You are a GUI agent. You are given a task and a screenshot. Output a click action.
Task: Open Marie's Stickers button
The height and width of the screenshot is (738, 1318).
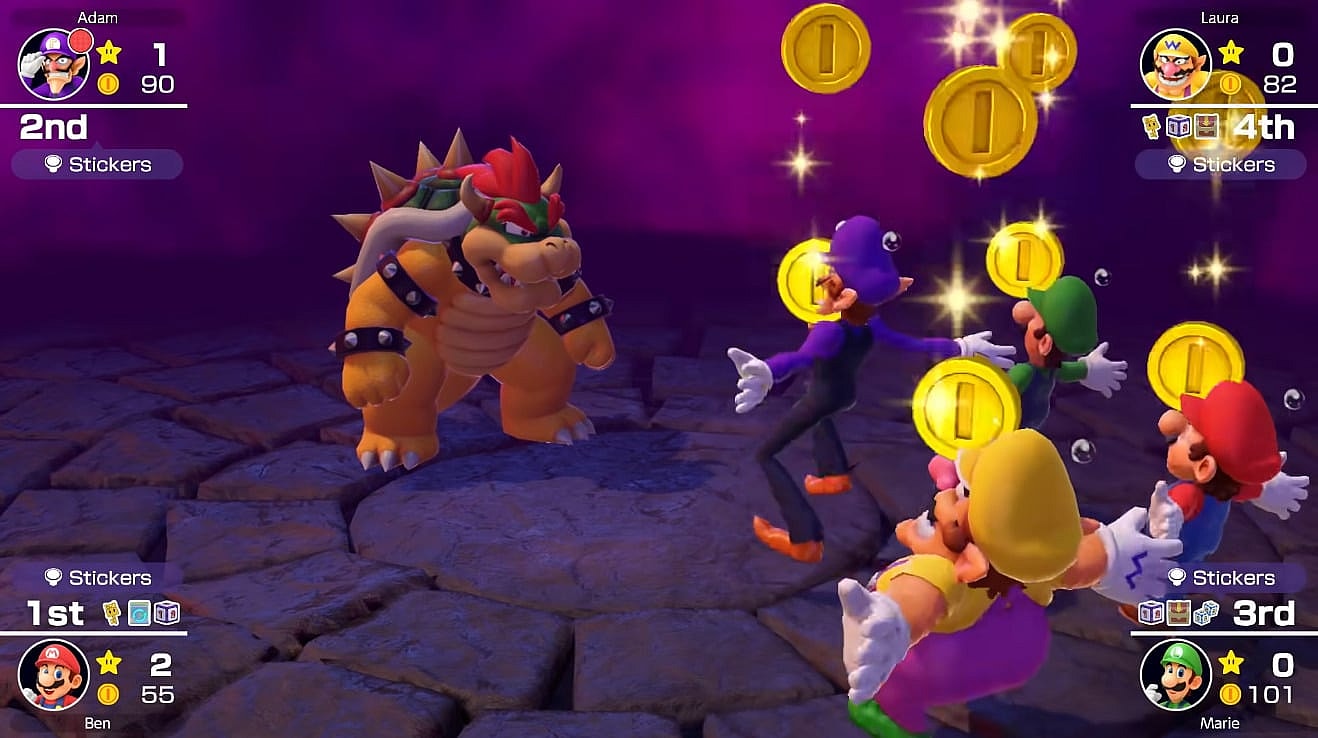point(1220,577)
